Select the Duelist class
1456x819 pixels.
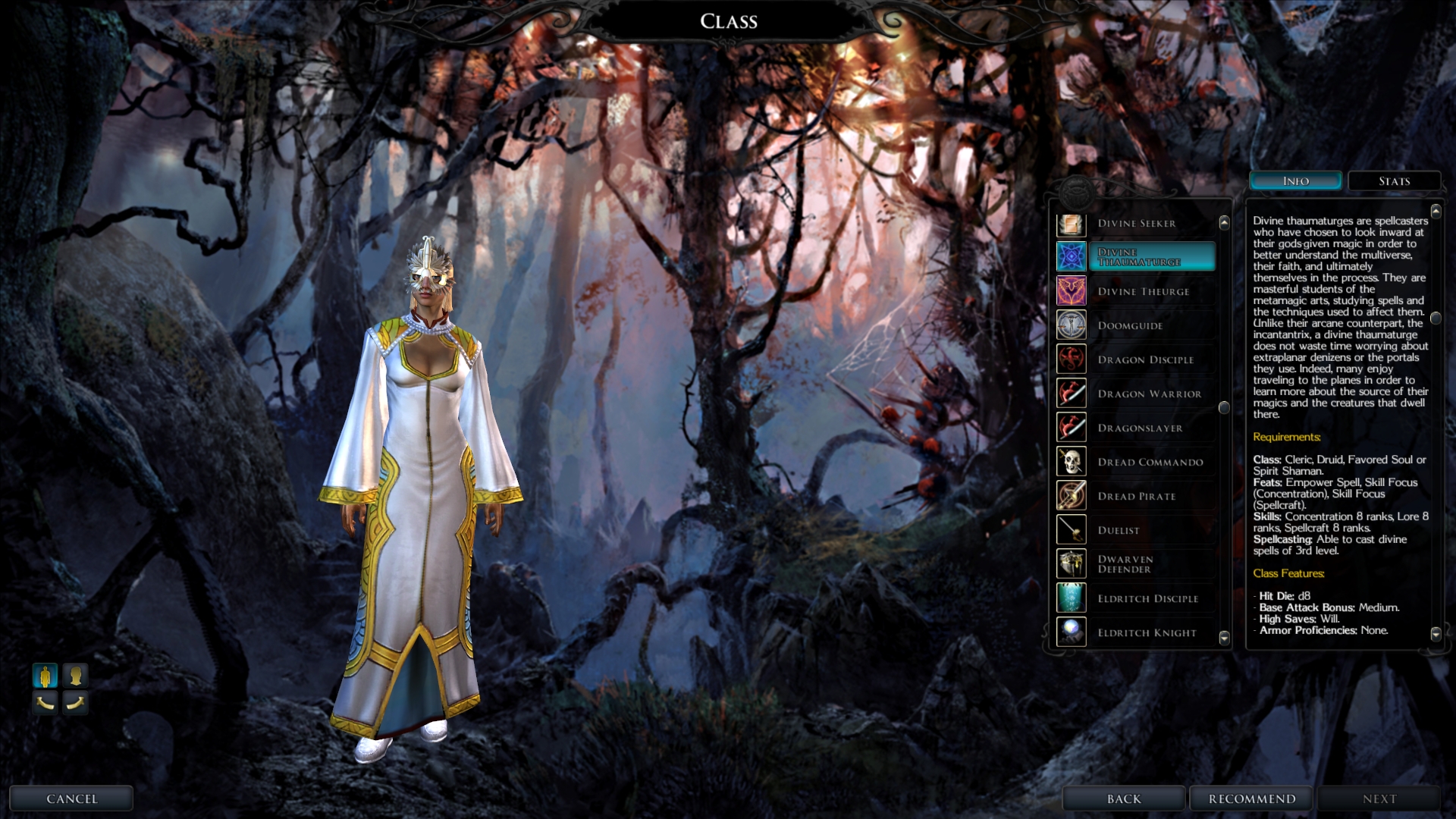tap(1119, 531)
